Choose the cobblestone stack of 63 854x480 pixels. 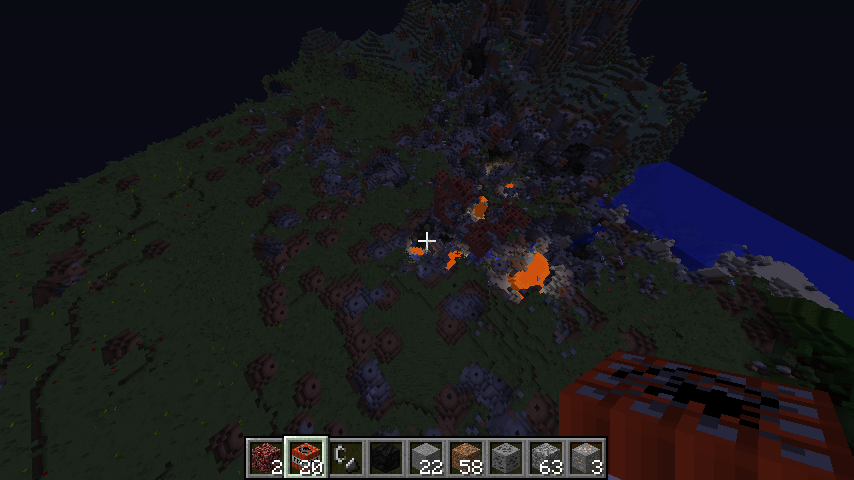[x=546, y=458]
